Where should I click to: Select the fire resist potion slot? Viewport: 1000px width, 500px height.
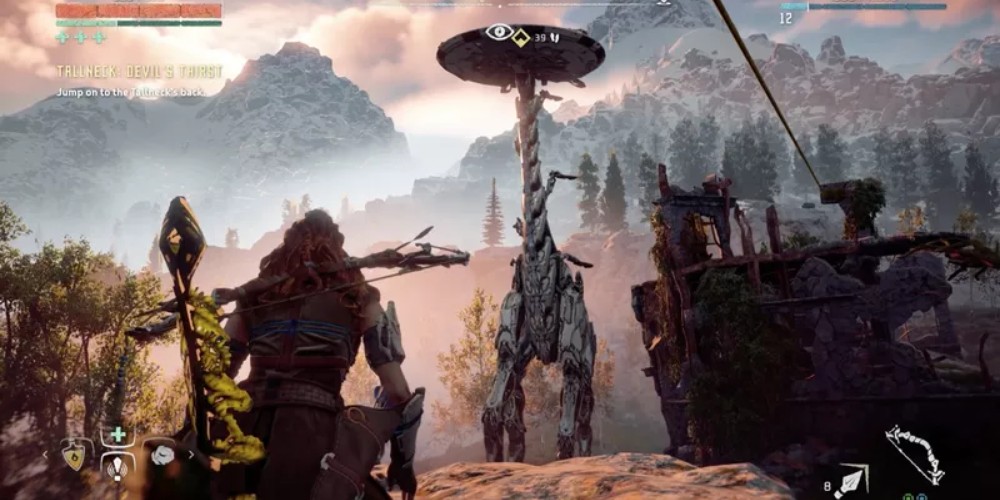tap(74, 454)
